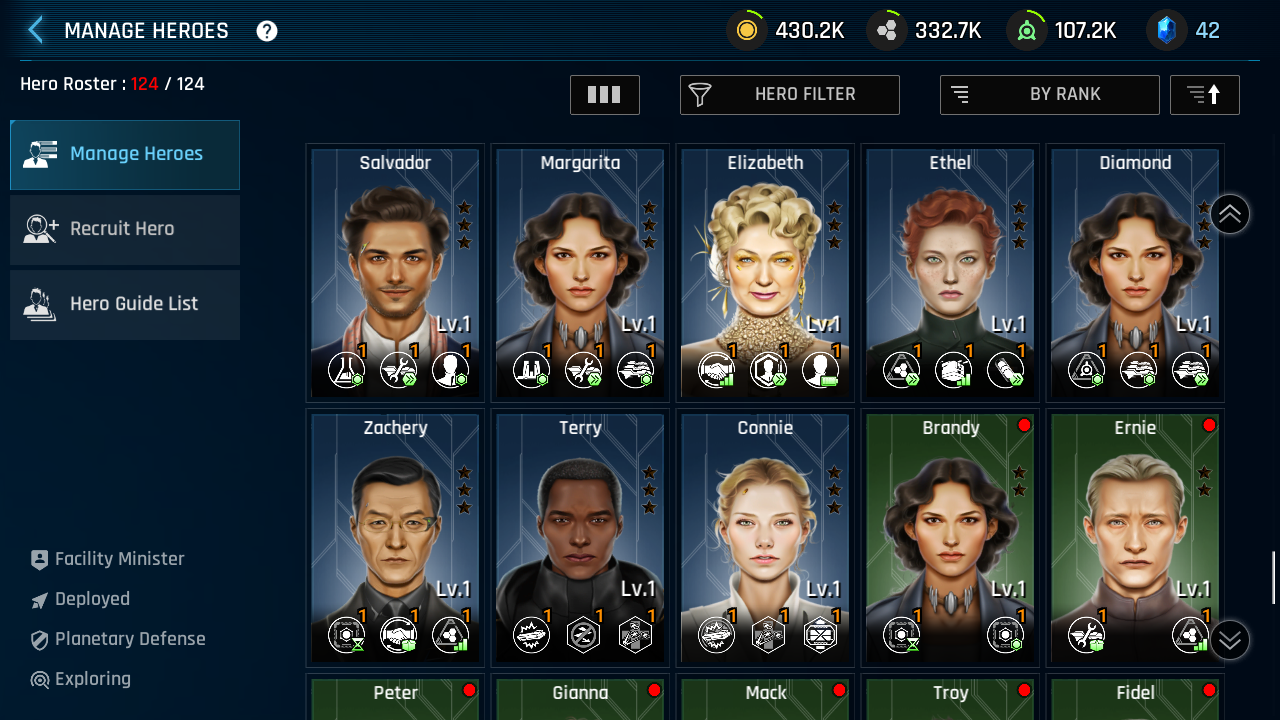Image resolution: width=1280 pixels, height=720 pixels.
Task: Toggle the three-column grid view button
Action: pyautogui.click(x=605, y=95)
